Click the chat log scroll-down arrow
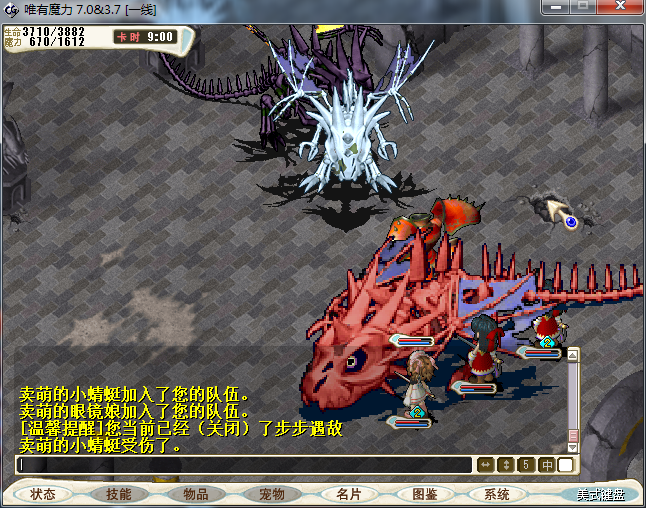646x508 pixels. click(573, 446)
